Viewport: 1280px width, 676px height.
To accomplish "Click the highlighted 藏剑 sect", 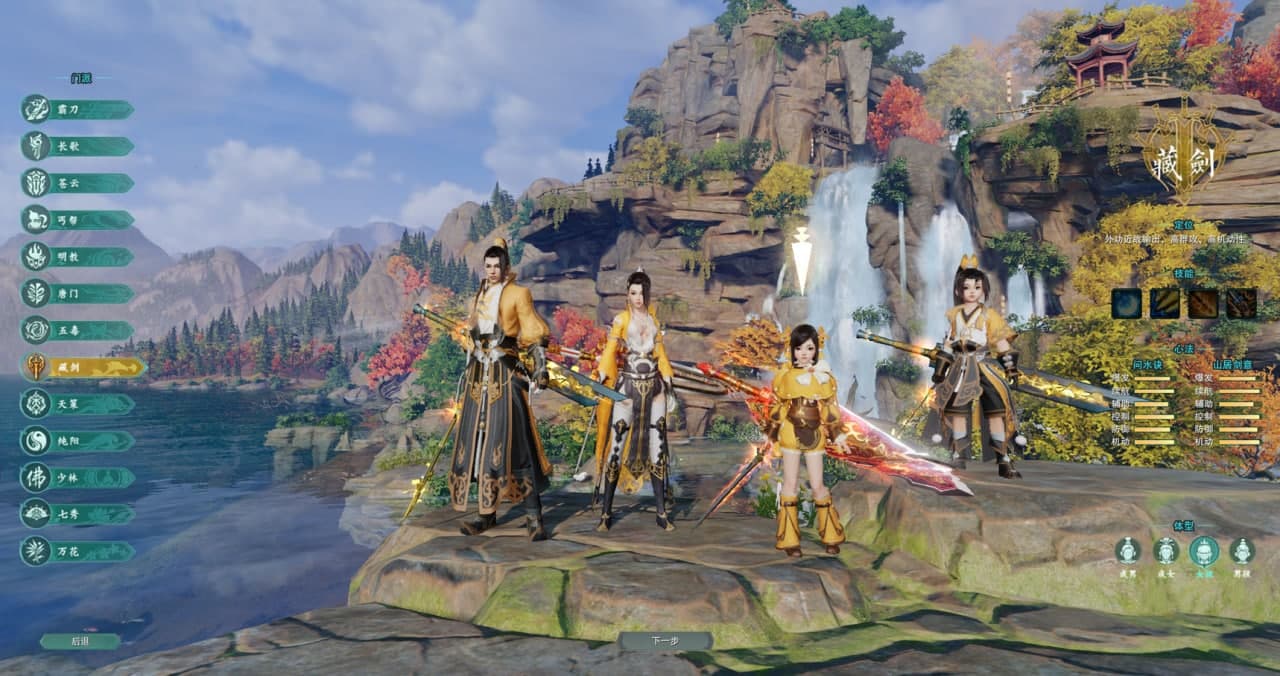I will click(x=82, y=367).
